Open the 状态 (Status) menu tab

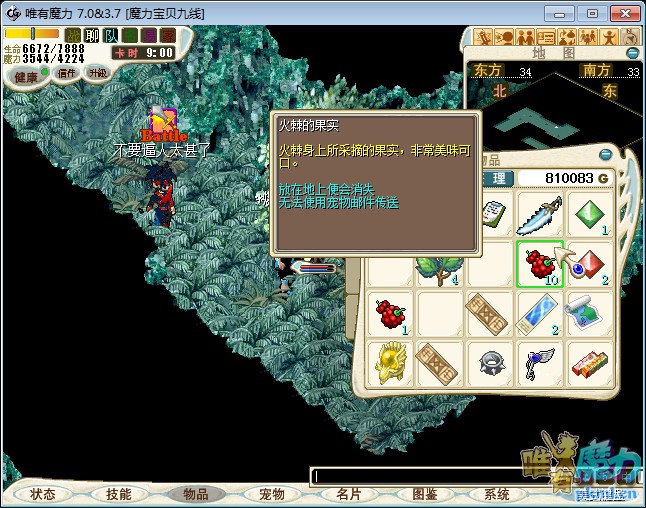tap(43, 494)
